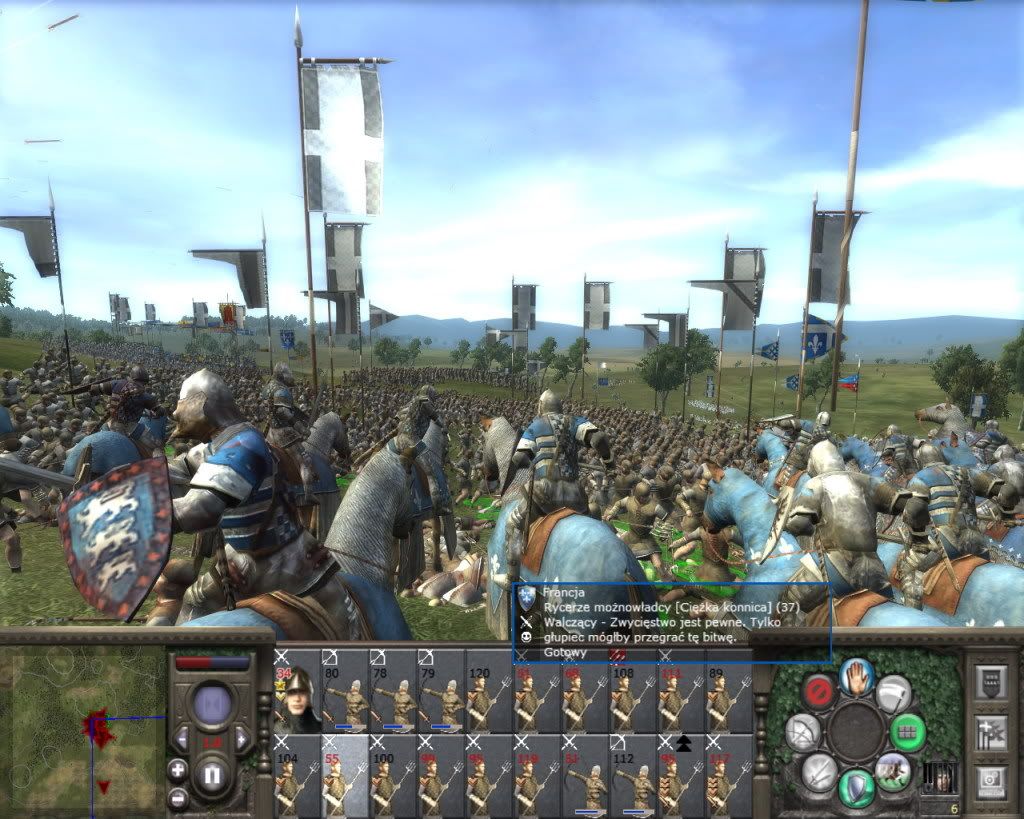Select the general's portrait unit card

(297, 690)
